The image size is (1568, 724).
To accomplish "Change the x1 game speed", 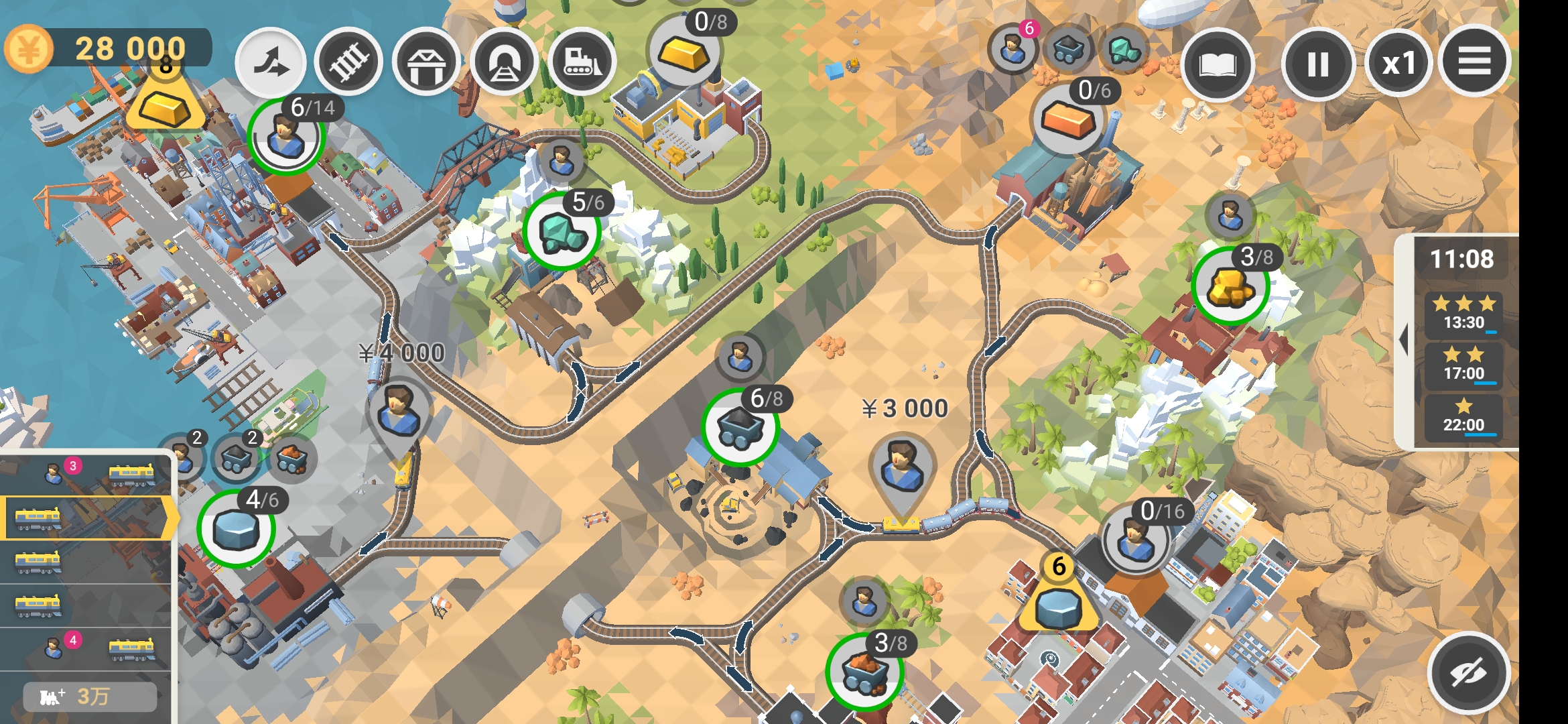I will 1399,64.
